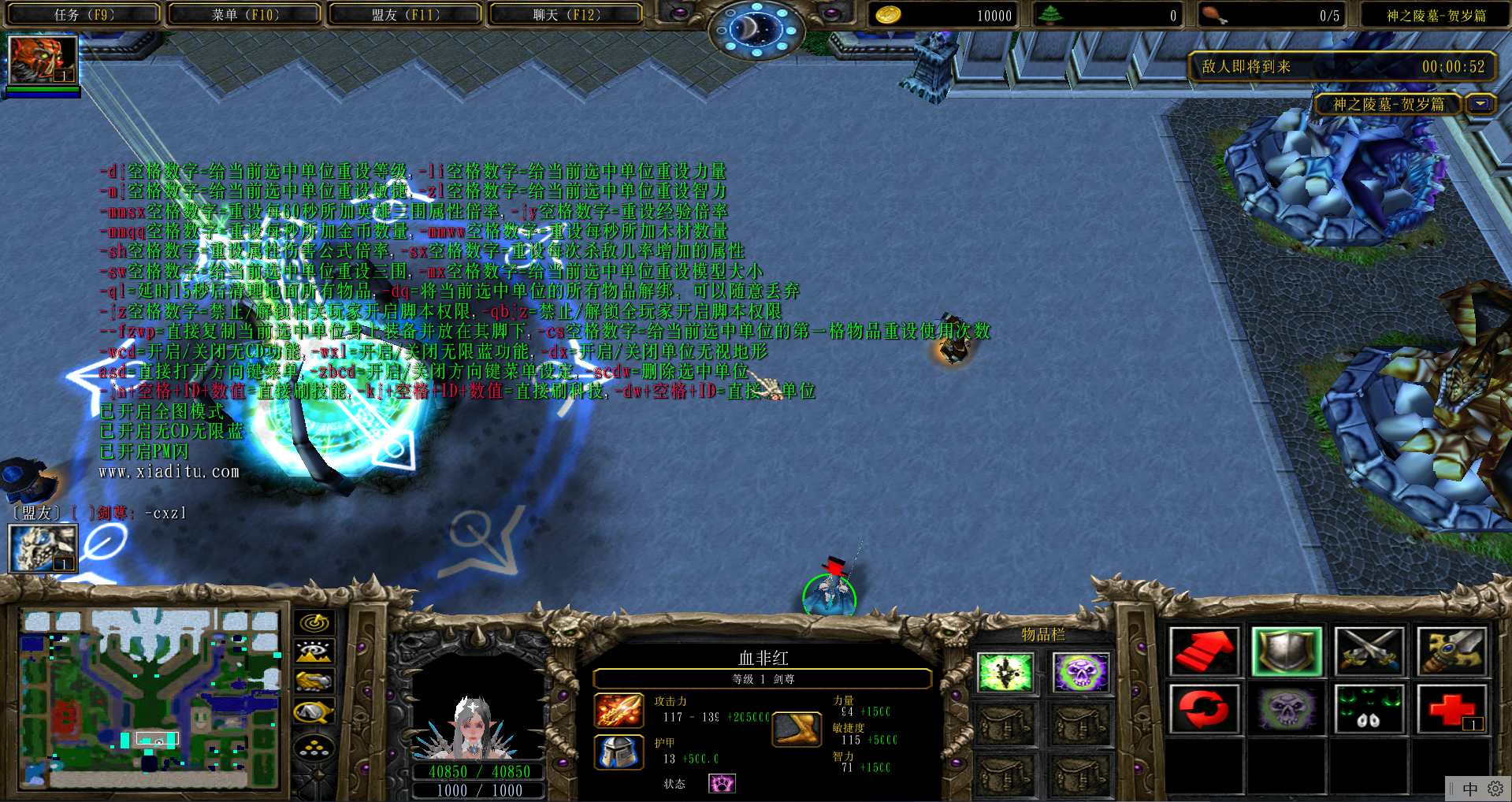Collapse the 神之陵墓-贺岁篇 scoreboard arrow
This screenshot has width=1512, height=802.
click(1481, 104)
